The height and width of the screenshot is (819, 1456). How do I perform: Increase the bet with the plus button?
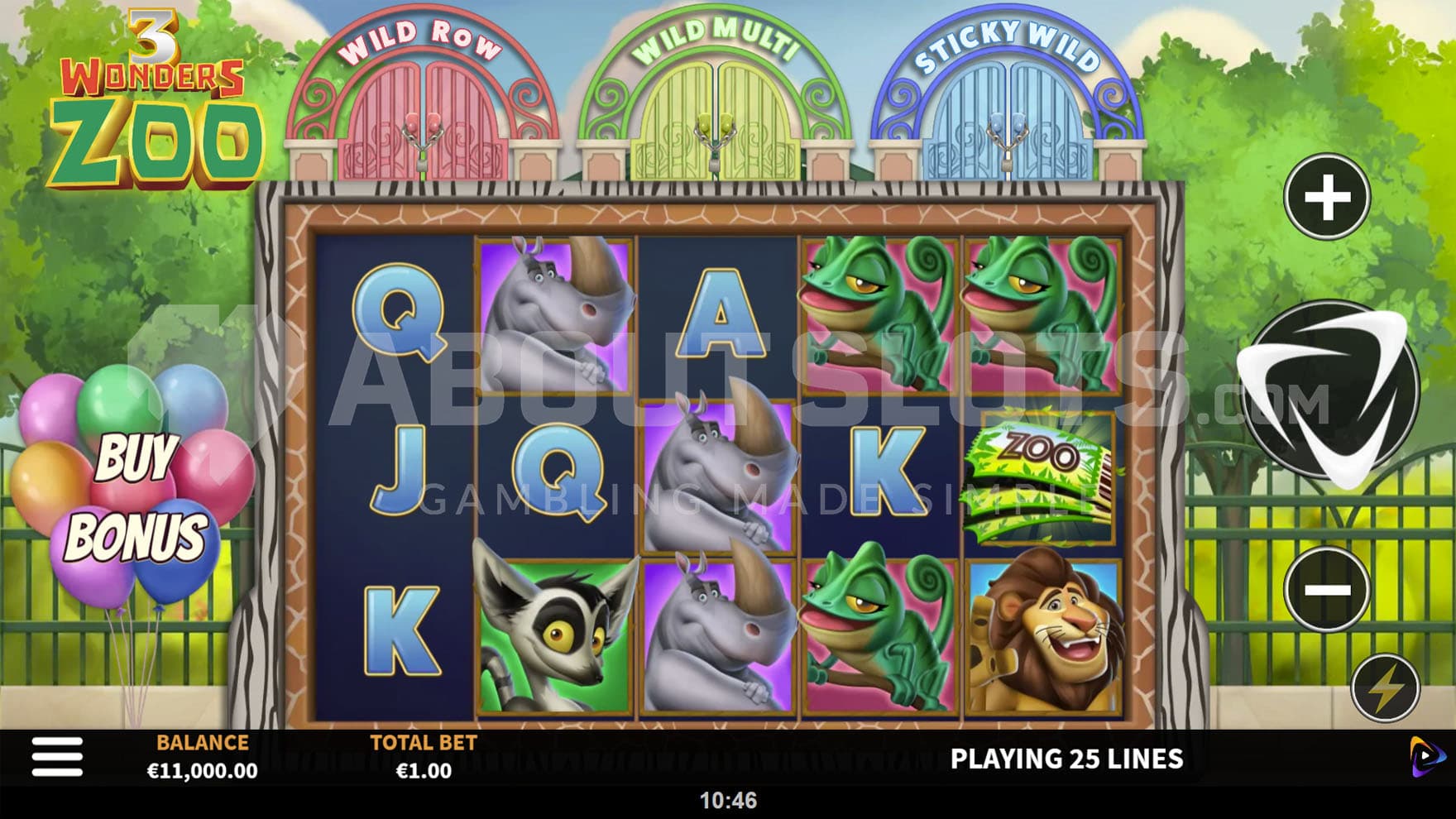tap(1327, 198)
